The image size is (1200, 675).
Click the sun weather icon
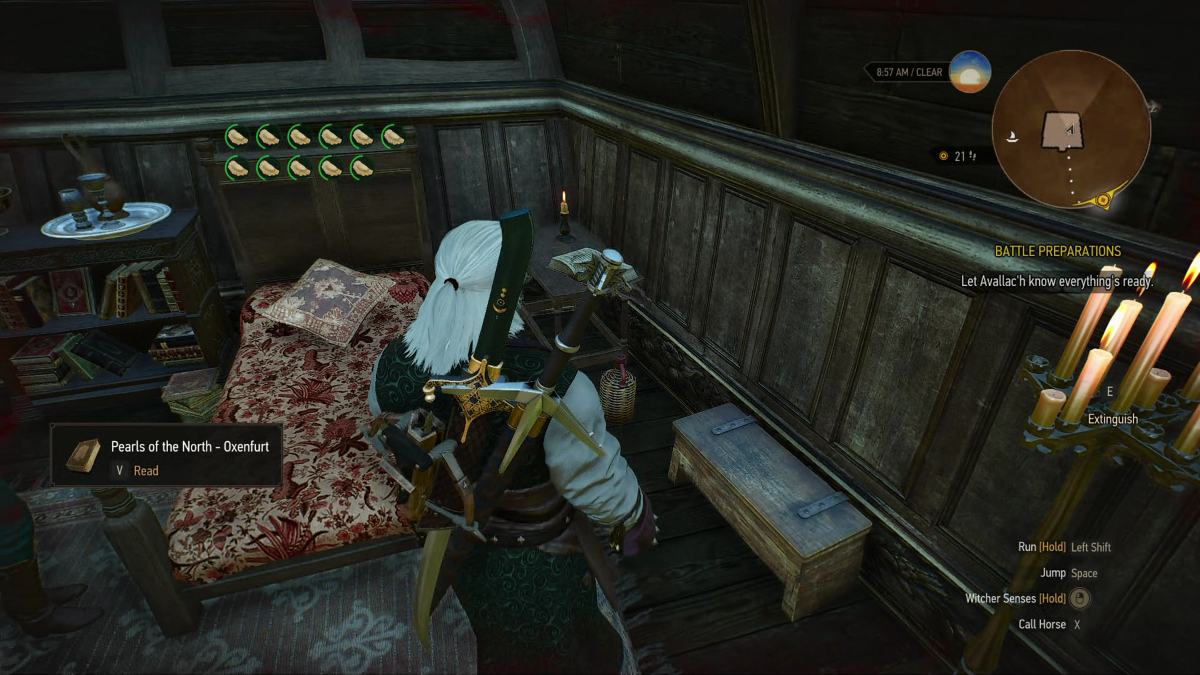click(x=970, y=72)
